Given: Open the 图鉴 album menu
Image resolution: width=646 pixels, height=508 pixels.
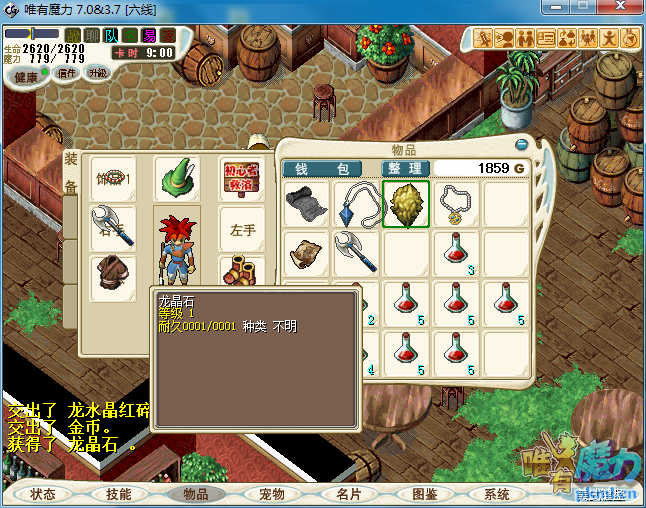Looking at the screenshot, I should [x=424, y=494].
